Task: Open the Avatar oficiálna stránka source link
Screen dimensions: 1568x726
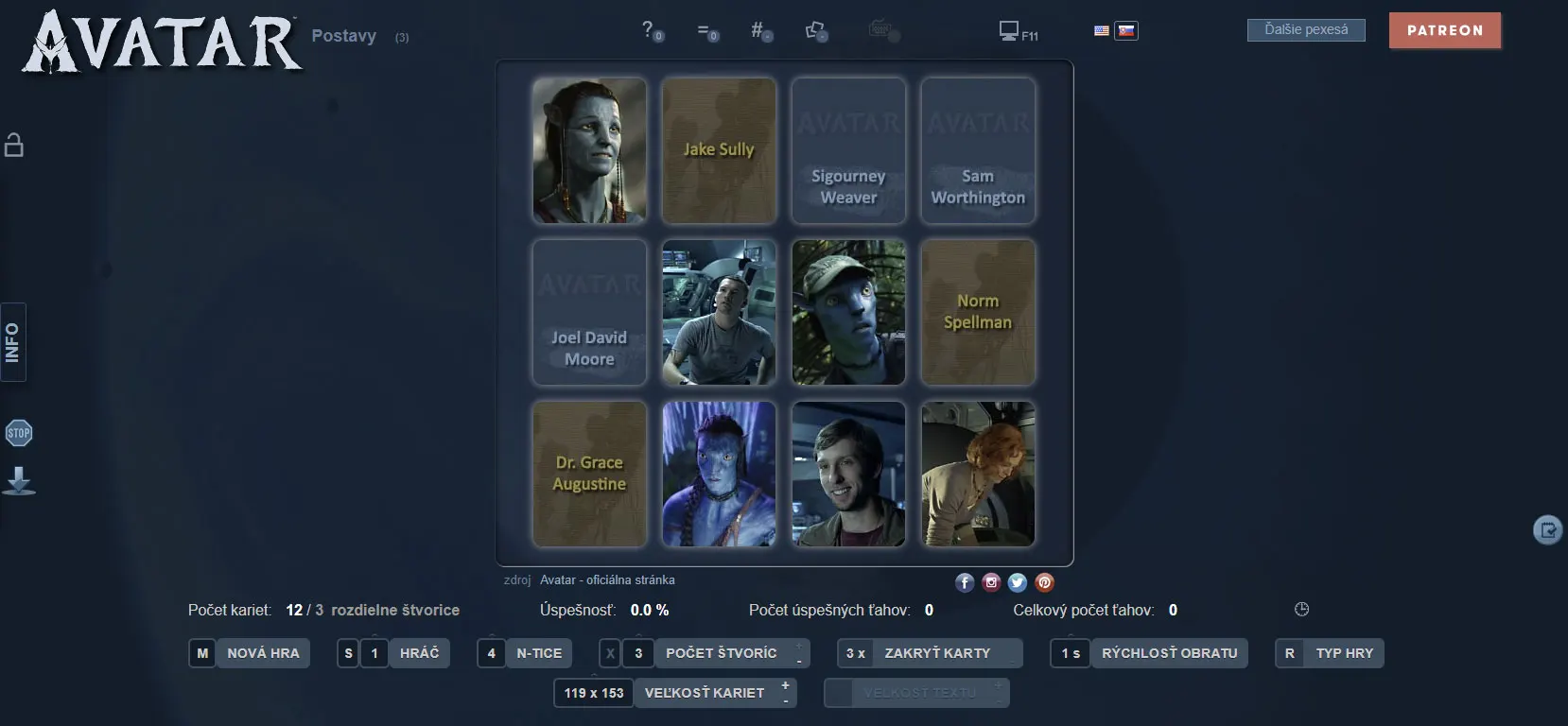Action: click(x=607, y=580)
